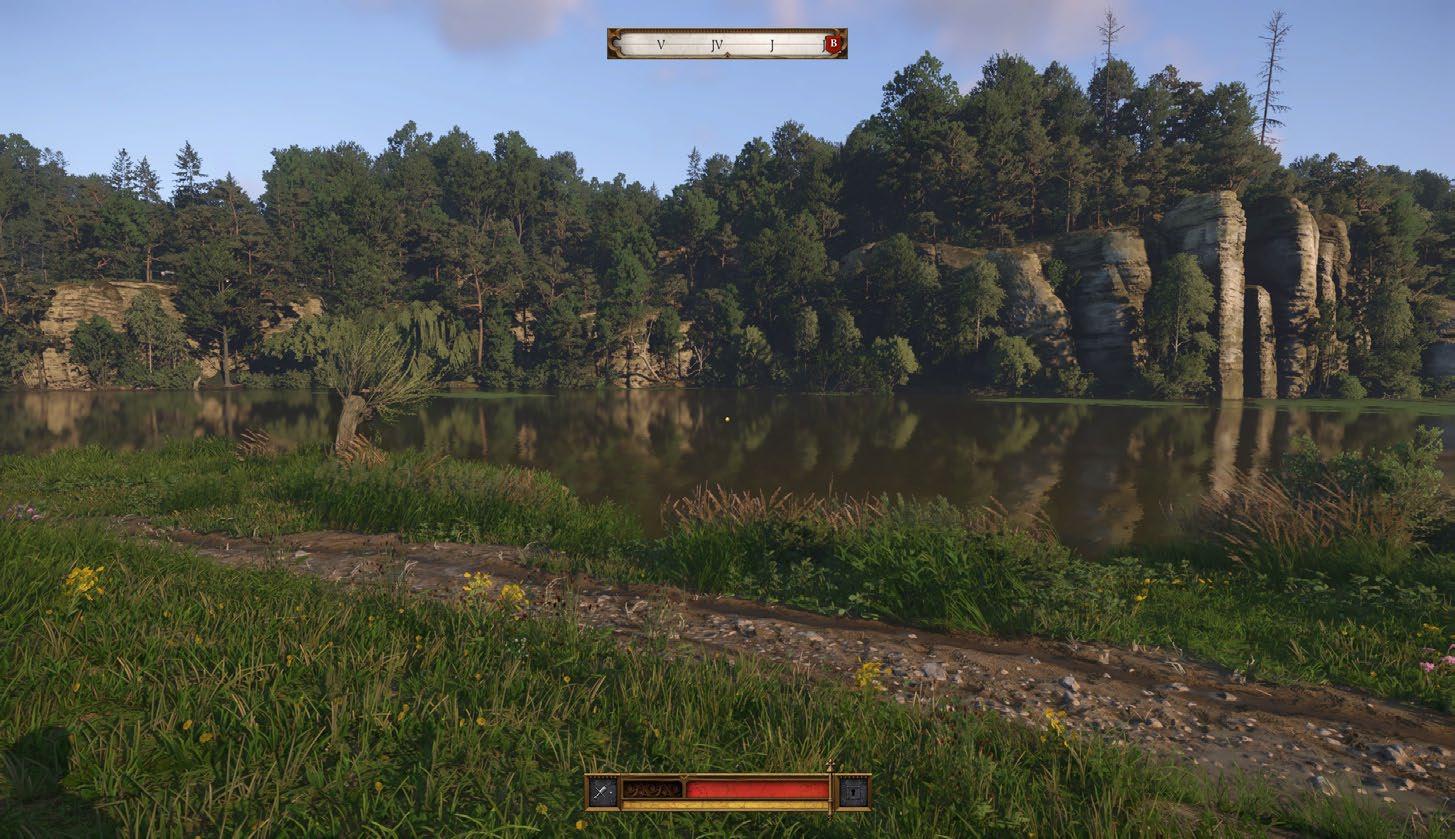Click the weapon icon beside the health bar

(602, 792)
